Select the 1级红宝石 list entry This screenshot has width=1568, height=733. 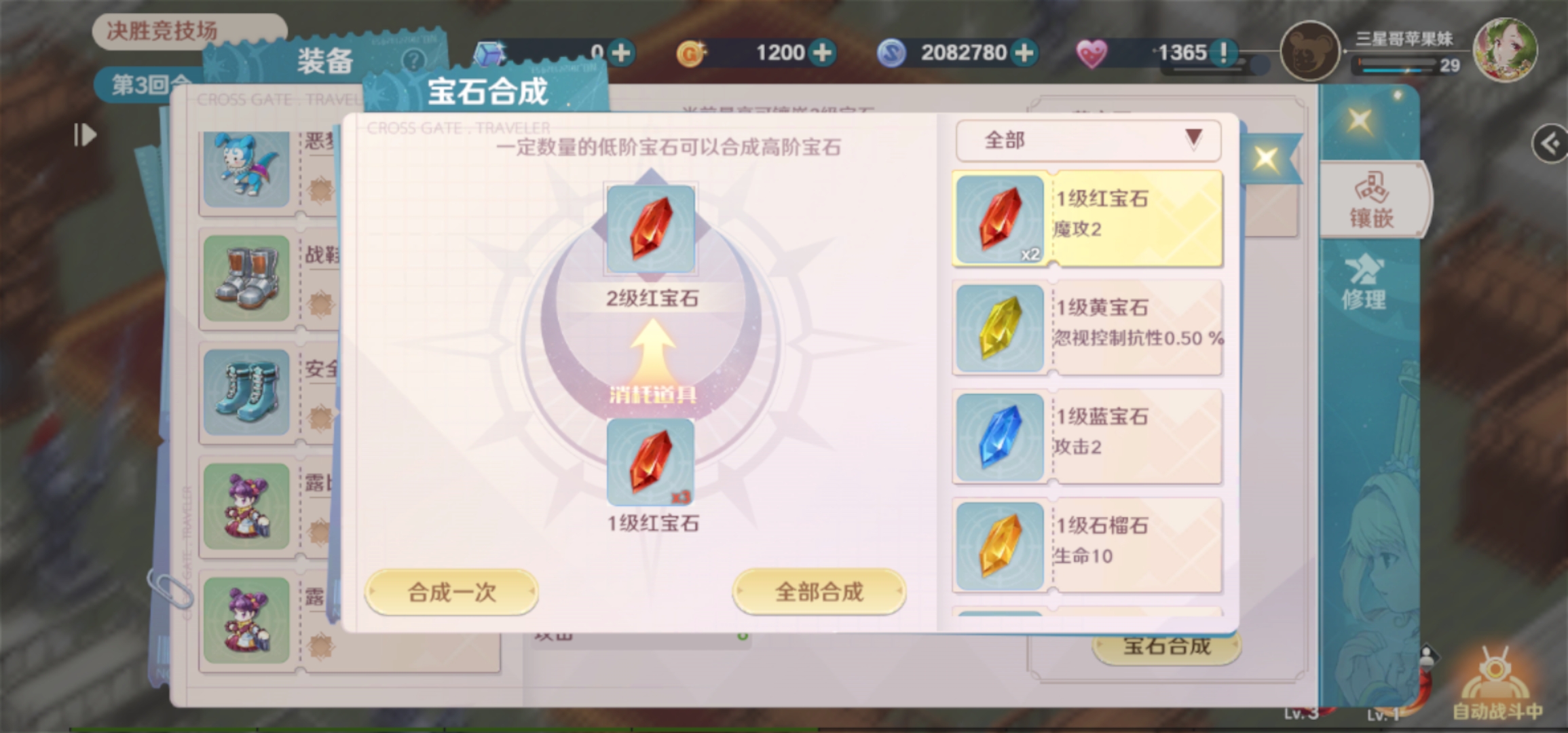click(1086, 217)
